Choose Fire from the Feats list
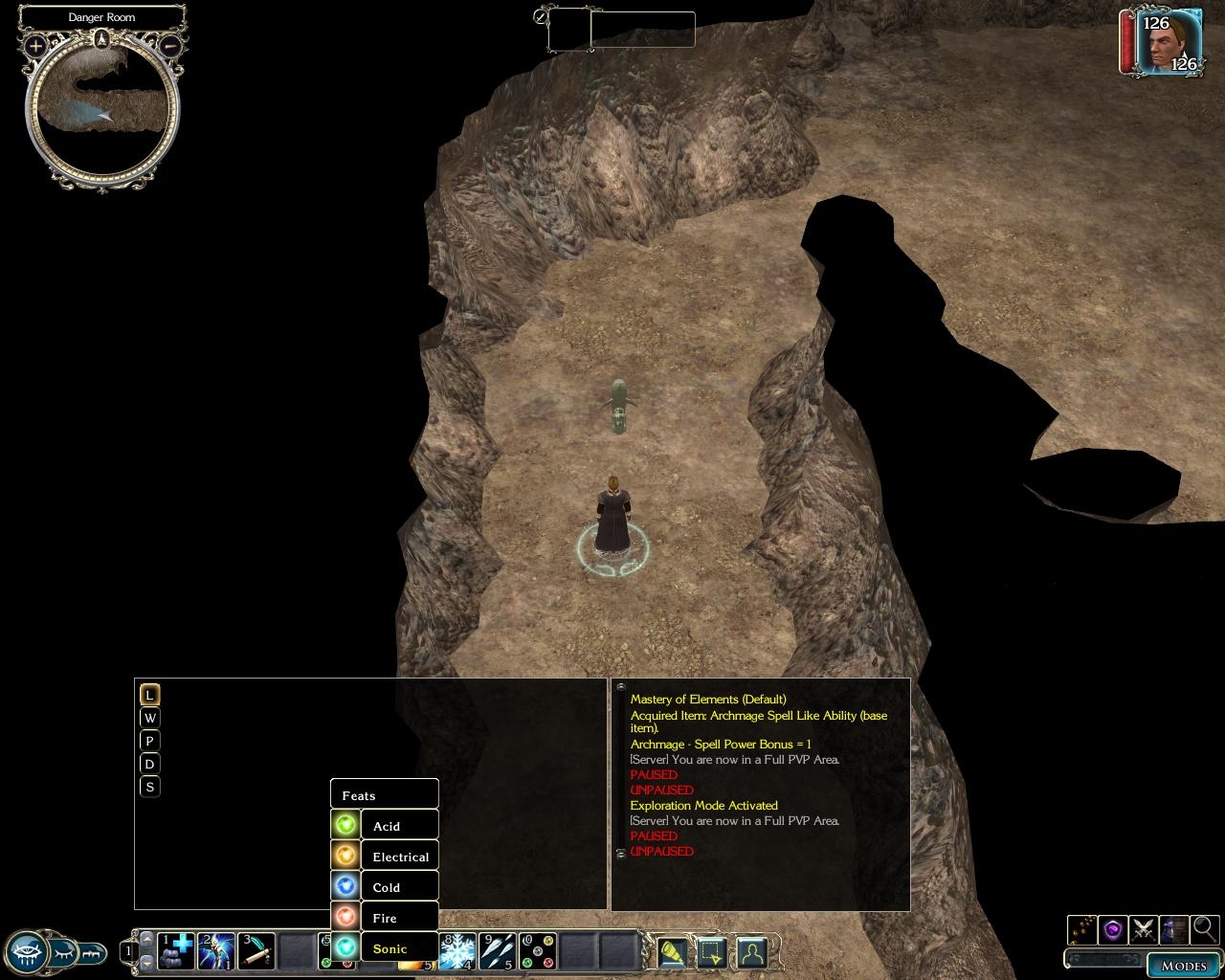The height and width of the screenshot is (980, 1225). click(385, 918)
